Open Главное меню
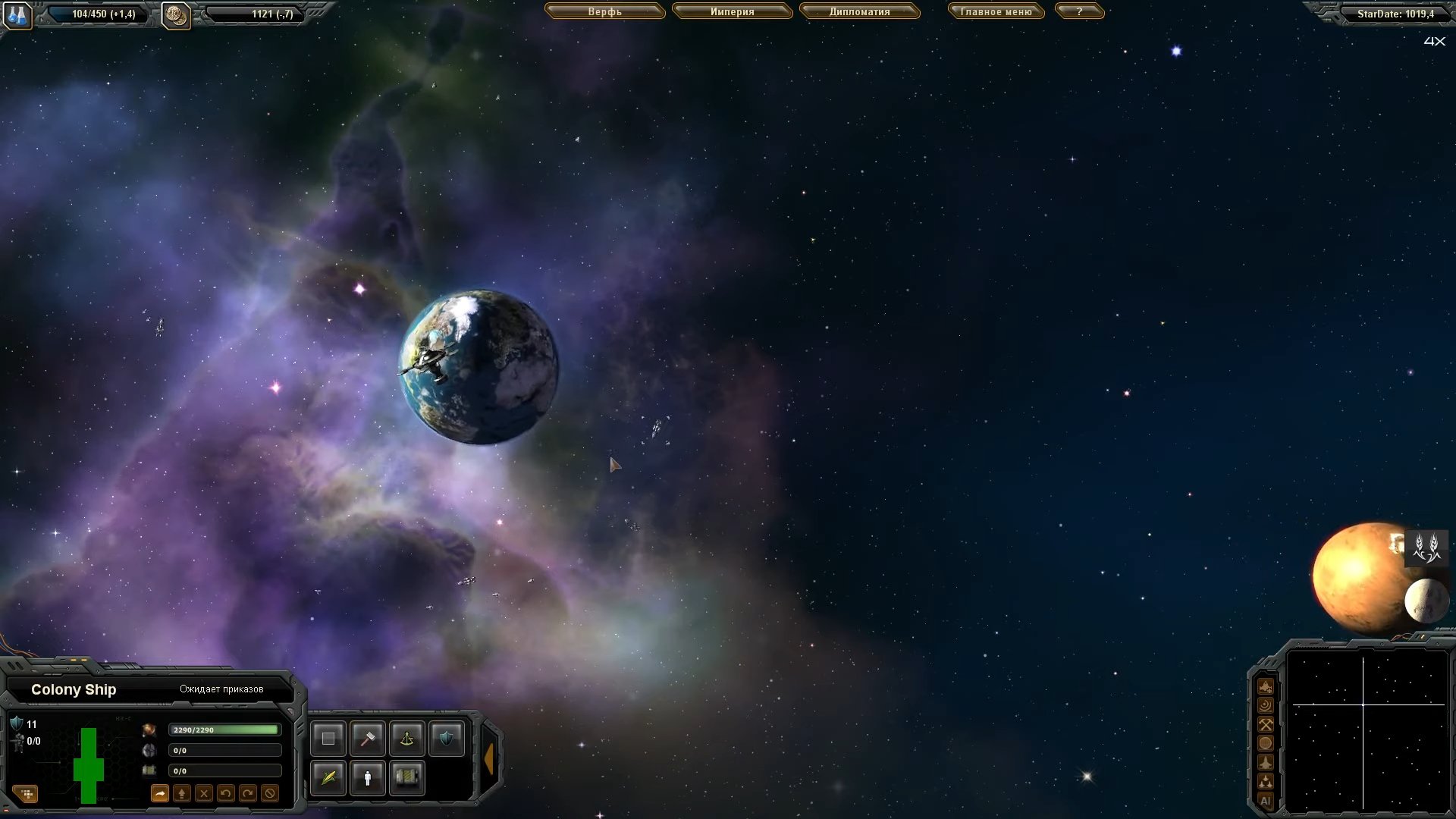The image size is (1456, 819). [996, 12]
